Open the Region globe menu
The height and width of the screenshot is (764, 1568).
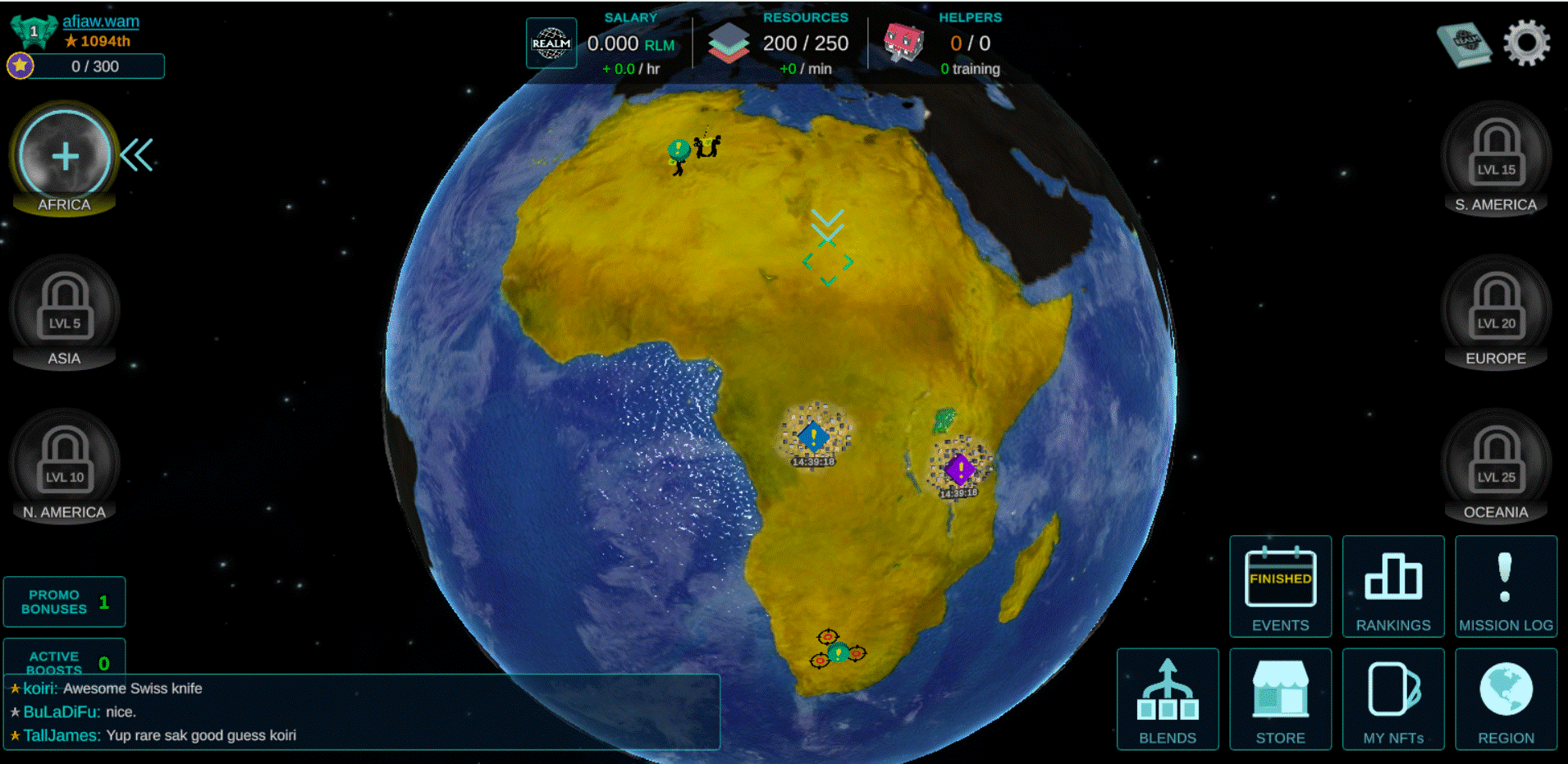click(x=1506, y=699)
